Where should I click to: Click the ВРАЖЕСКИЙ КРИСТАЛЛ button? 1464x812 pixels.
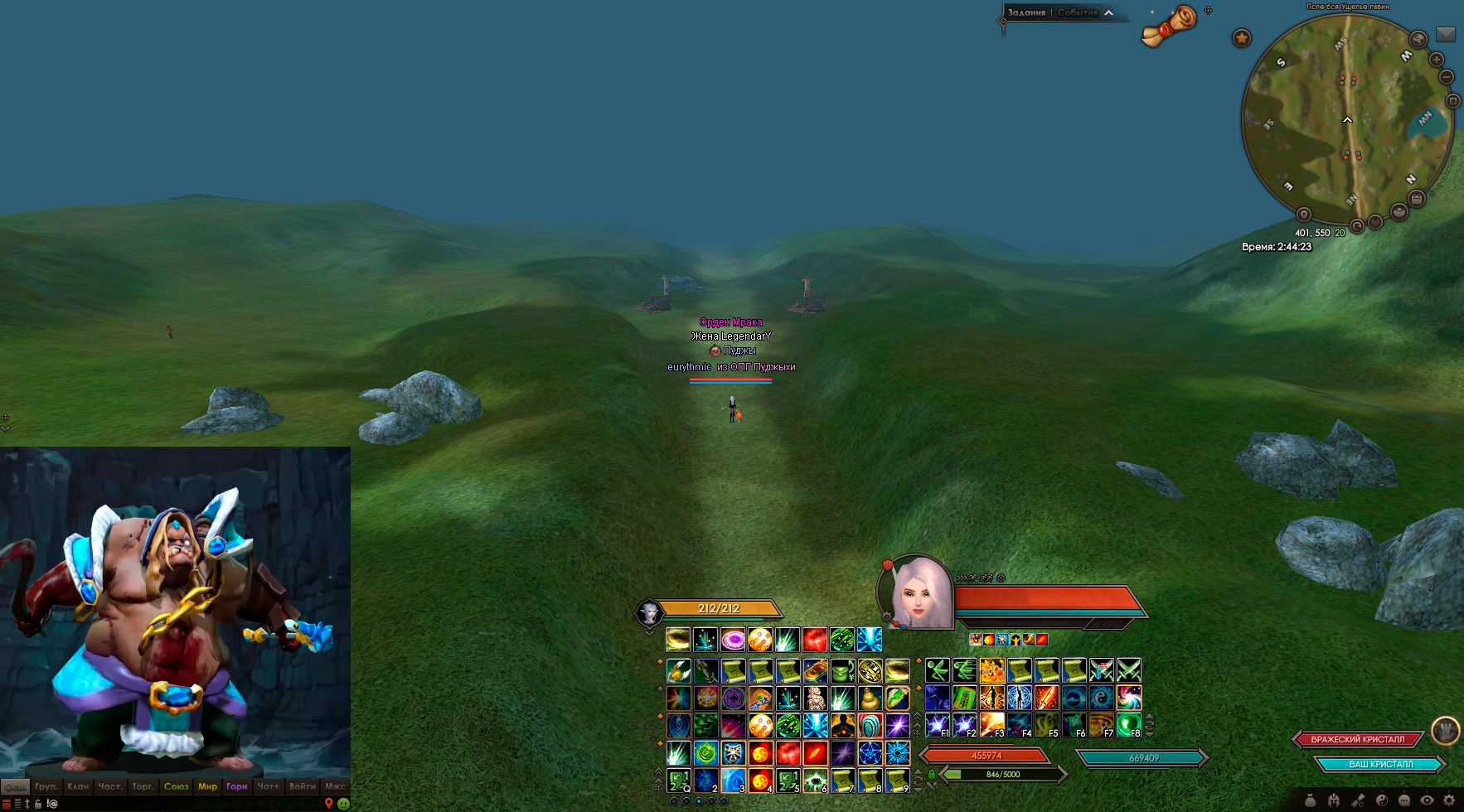tap(1358, 739)
